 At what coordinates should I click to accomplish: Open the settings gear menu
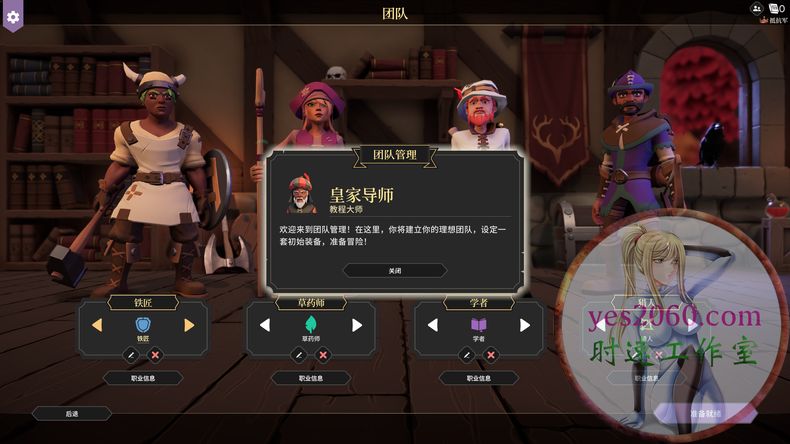[x=13, y=17]
